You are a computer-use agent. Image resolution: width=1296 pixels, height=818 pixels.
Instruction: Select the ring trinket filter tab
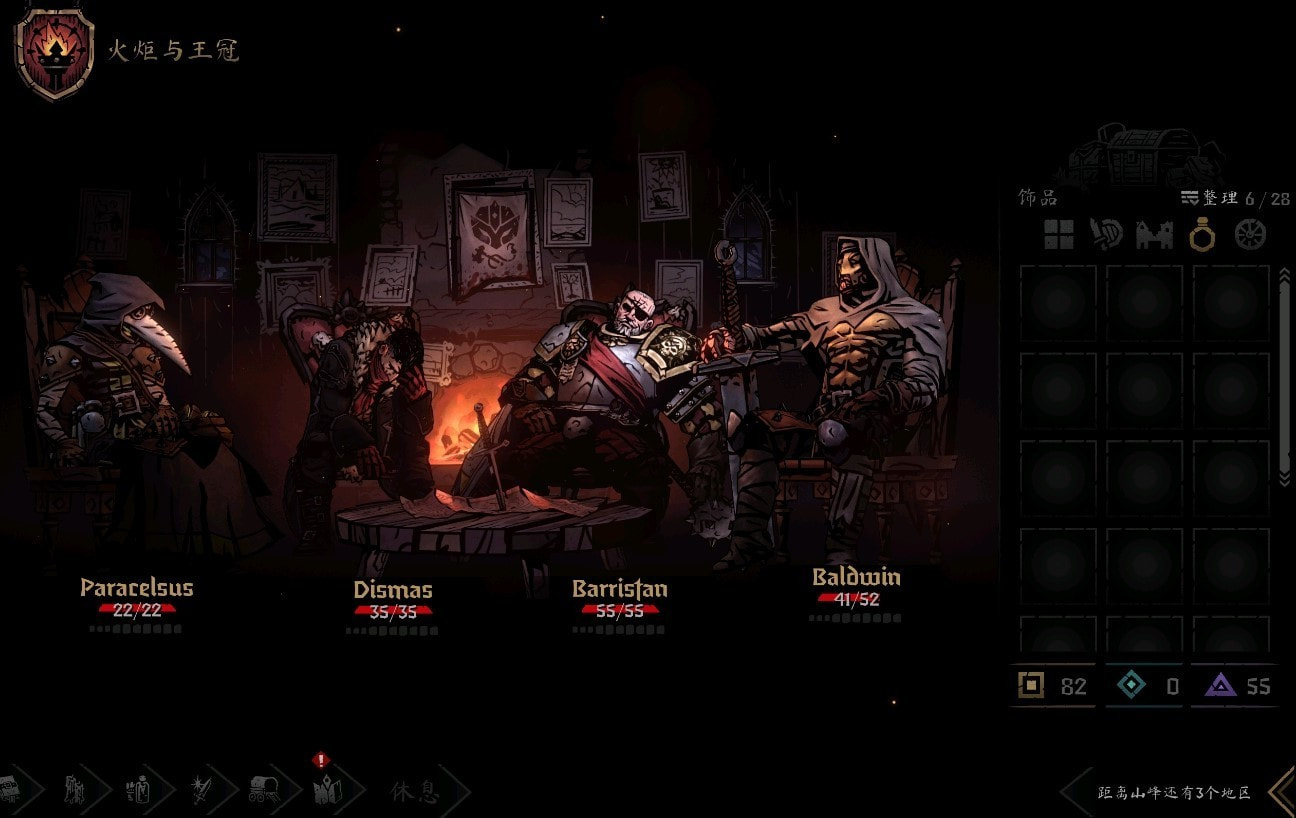pyautogui.click(x=1201, y=234)
